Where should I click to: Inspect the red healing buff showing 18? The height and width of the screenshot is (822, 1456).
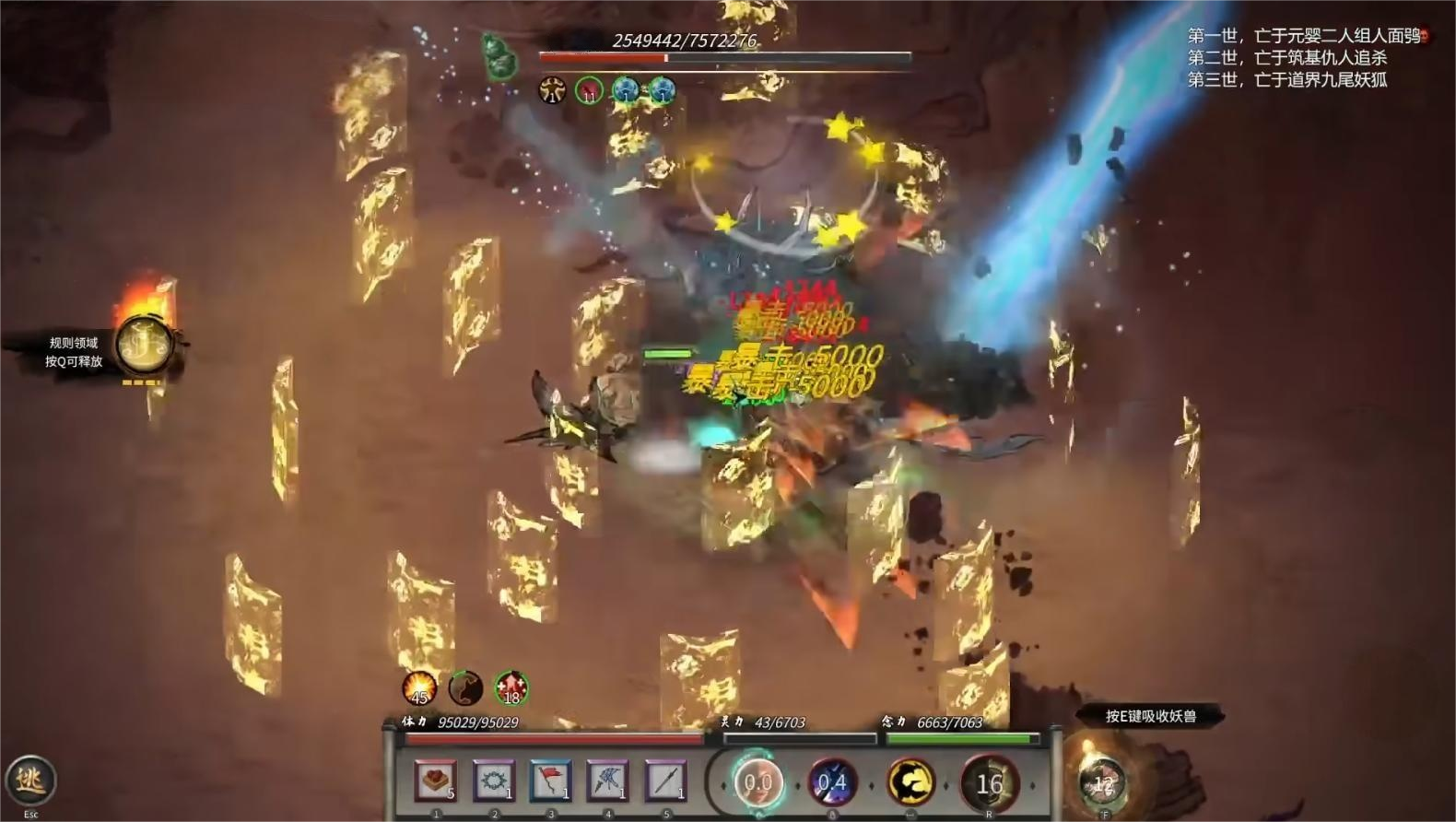pyautogui.click(x=511, y=687)
